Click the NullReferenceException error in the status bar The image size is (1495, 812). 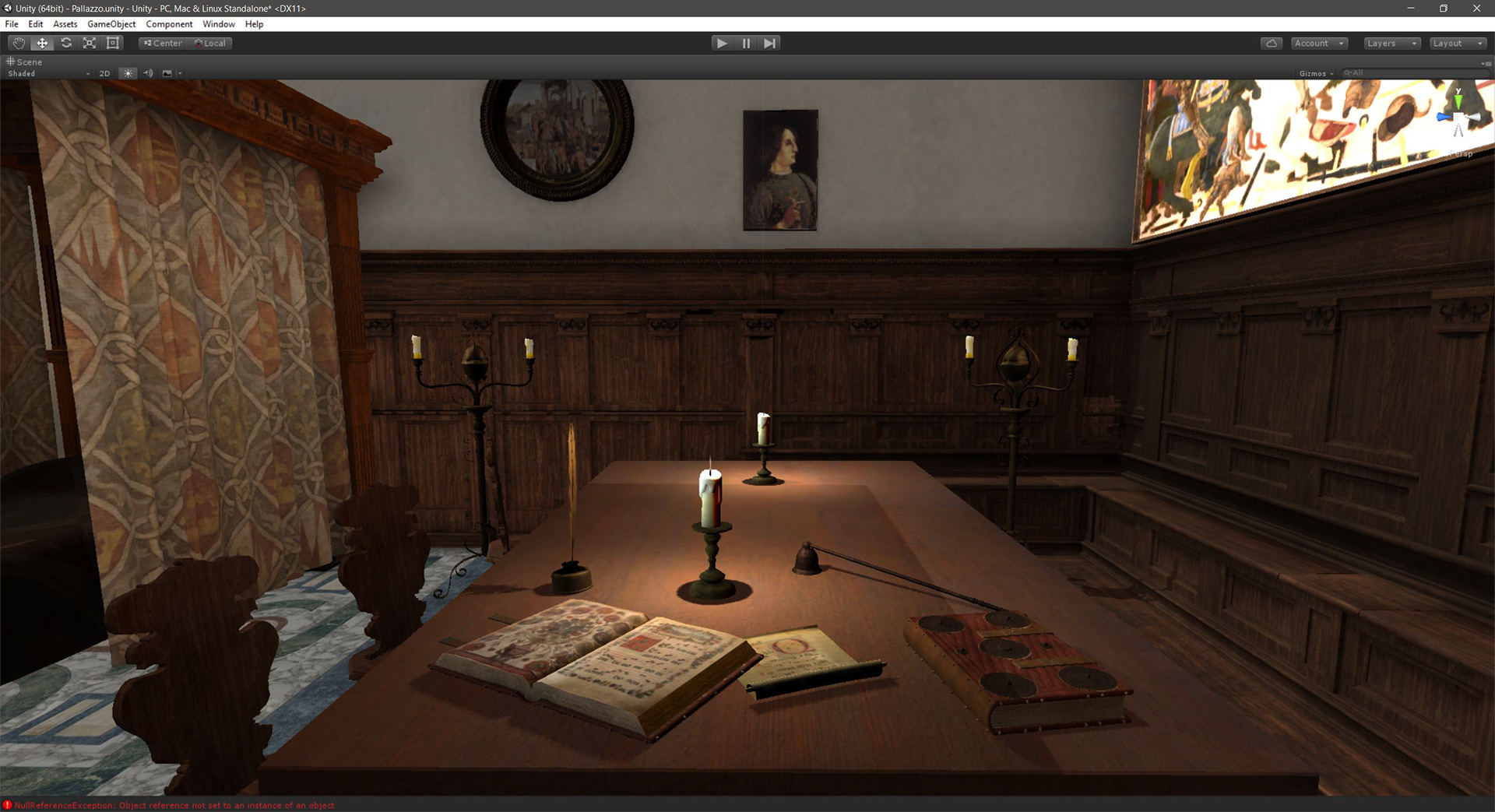tap(171, 805)
